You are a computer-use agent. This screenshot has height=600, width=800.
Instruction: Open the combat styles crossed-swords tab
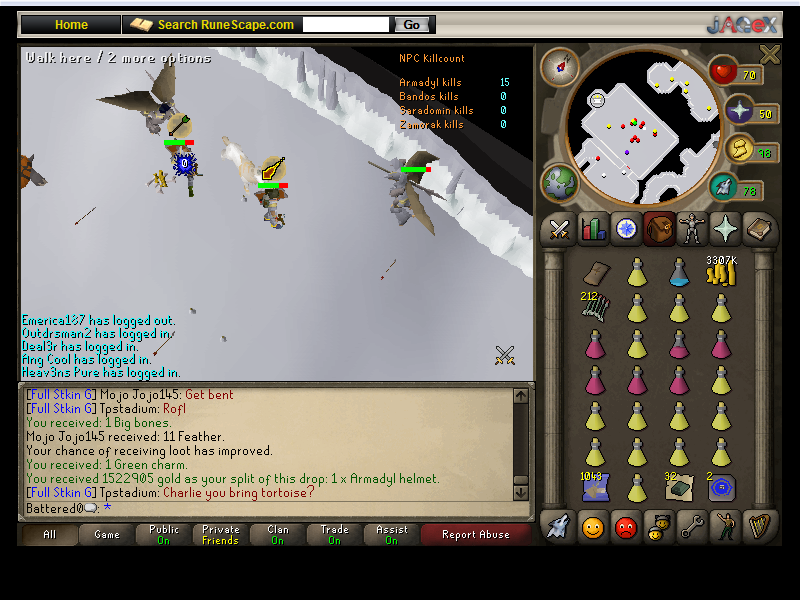pyautogui.click(x=558, y=230)
